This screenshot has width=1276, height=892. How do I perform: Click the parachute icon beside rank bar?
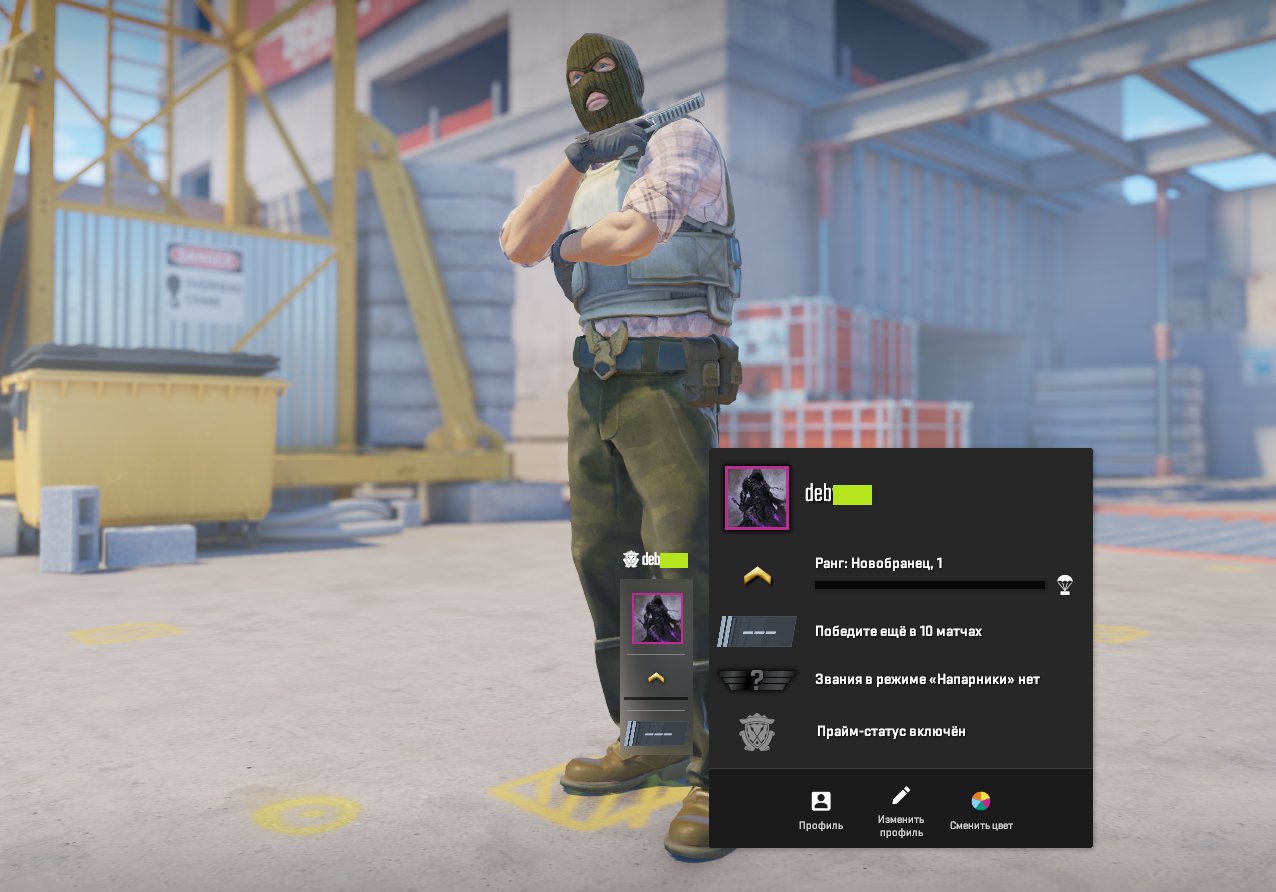[1065, 585]
